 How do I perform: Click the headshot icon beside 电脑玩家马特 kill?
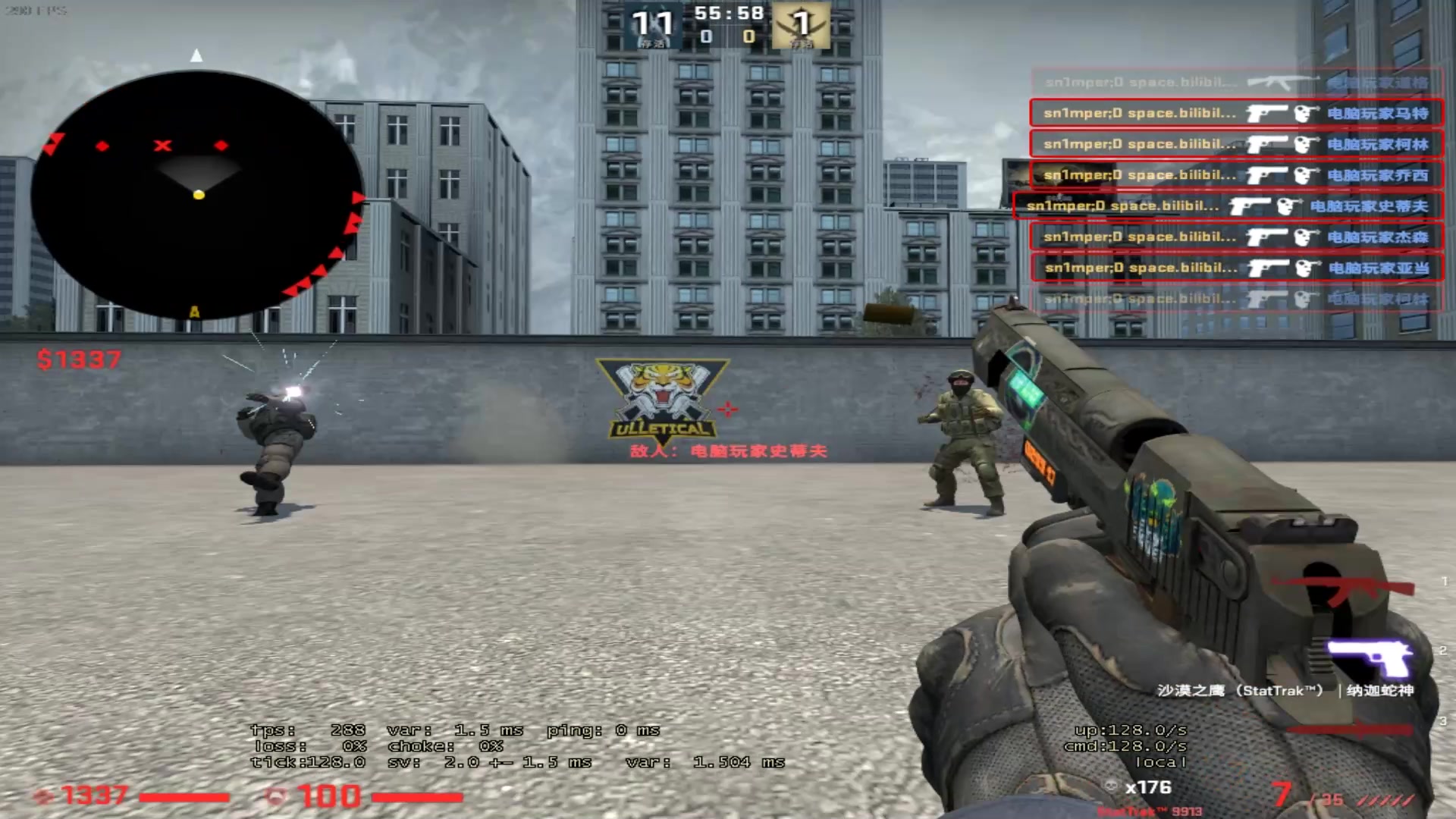(x=1306, y=113)
